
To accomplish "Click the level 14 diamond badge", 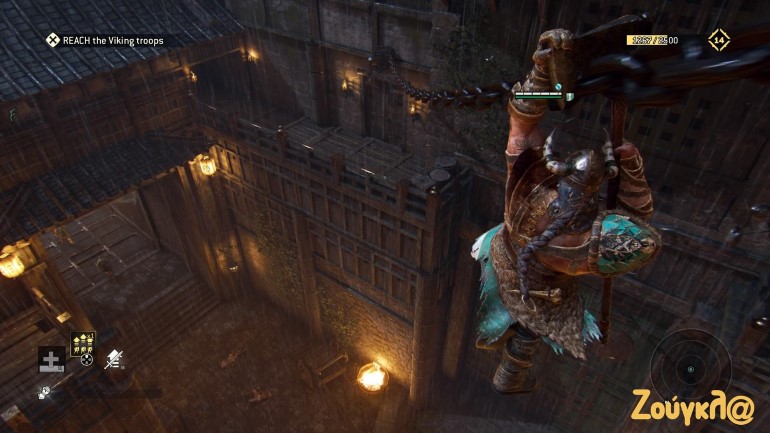I will click(x=718, y=40).
